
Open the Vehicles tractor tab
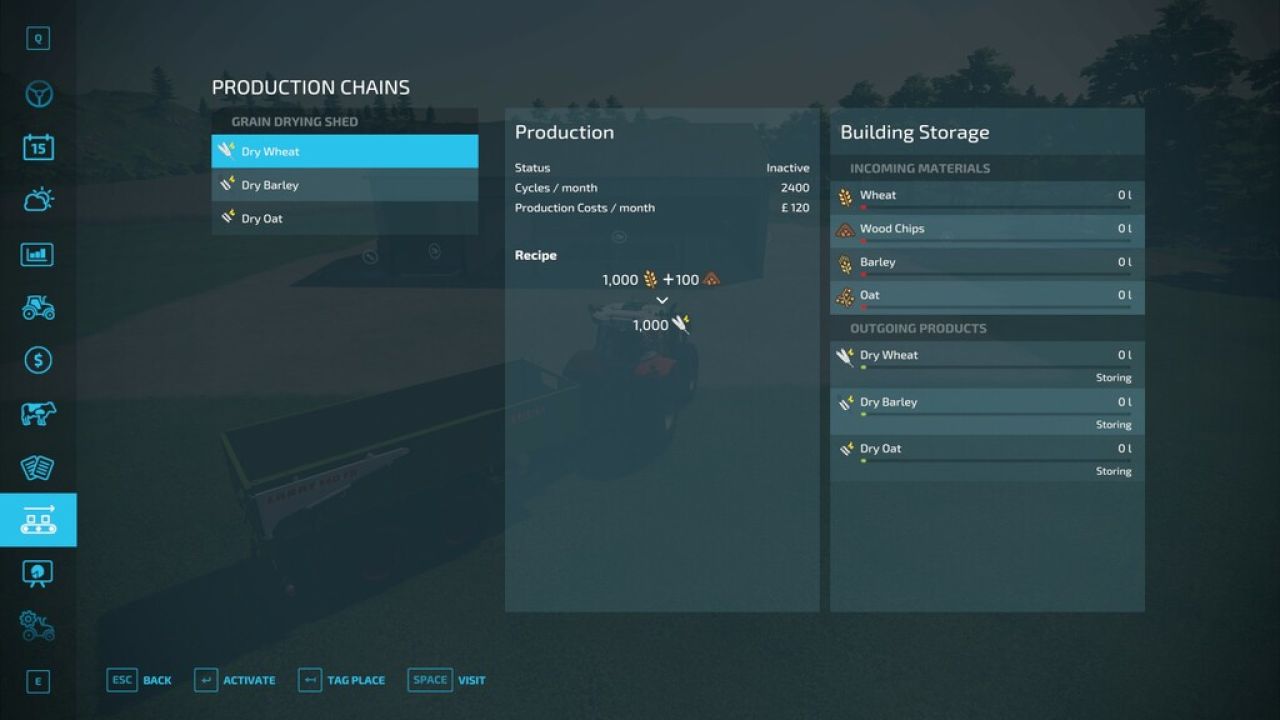[38, 307]
